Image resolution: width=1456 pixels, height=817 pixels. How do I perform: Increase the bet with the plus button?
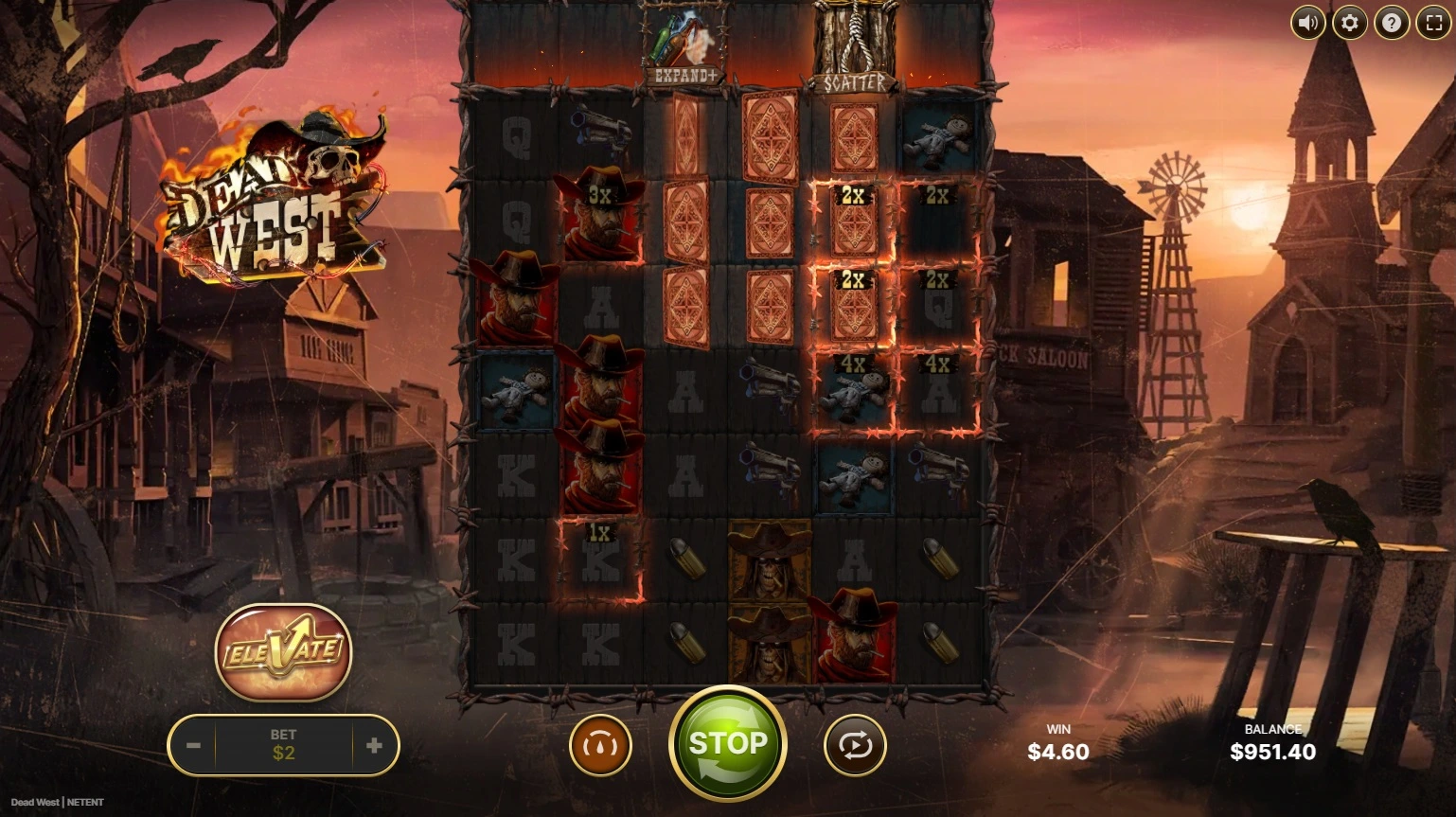pos(374,746)
